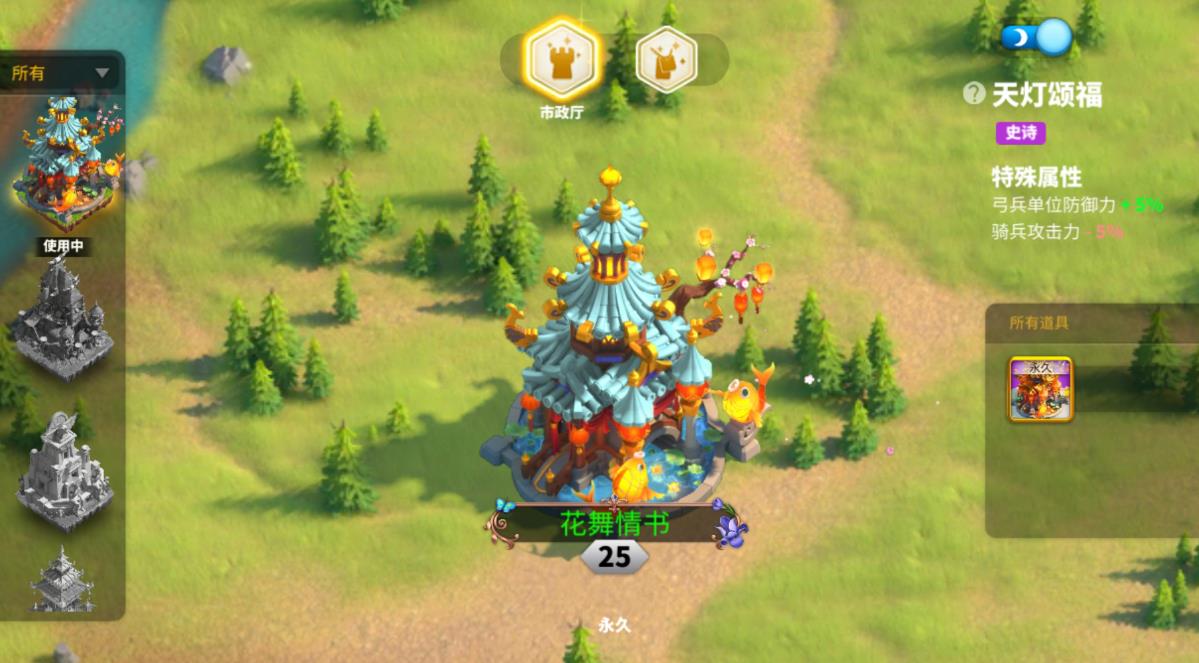Screen dimensions: 1199x663
Task: Open the 所有 filter dropdown
Action: coord(62,73)
